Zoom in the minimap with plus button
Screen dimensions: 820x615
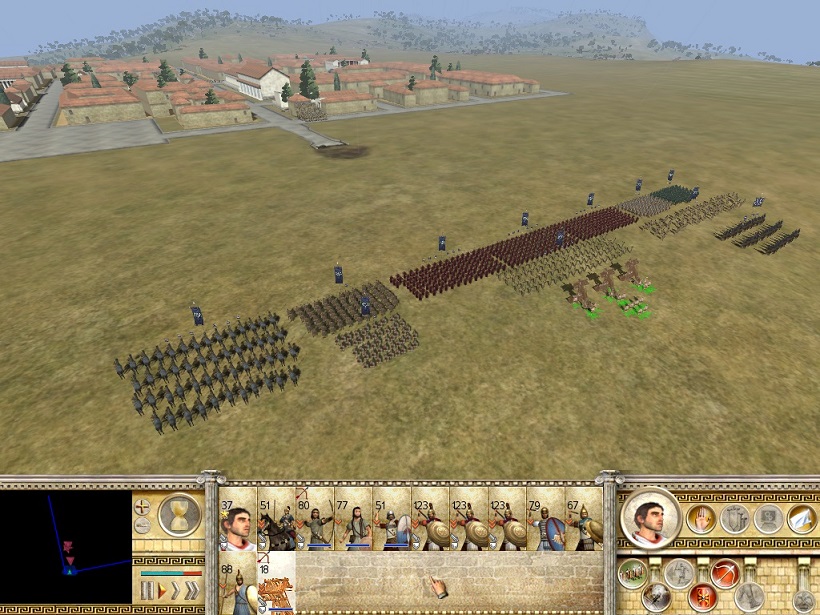[x=143, y=506]
